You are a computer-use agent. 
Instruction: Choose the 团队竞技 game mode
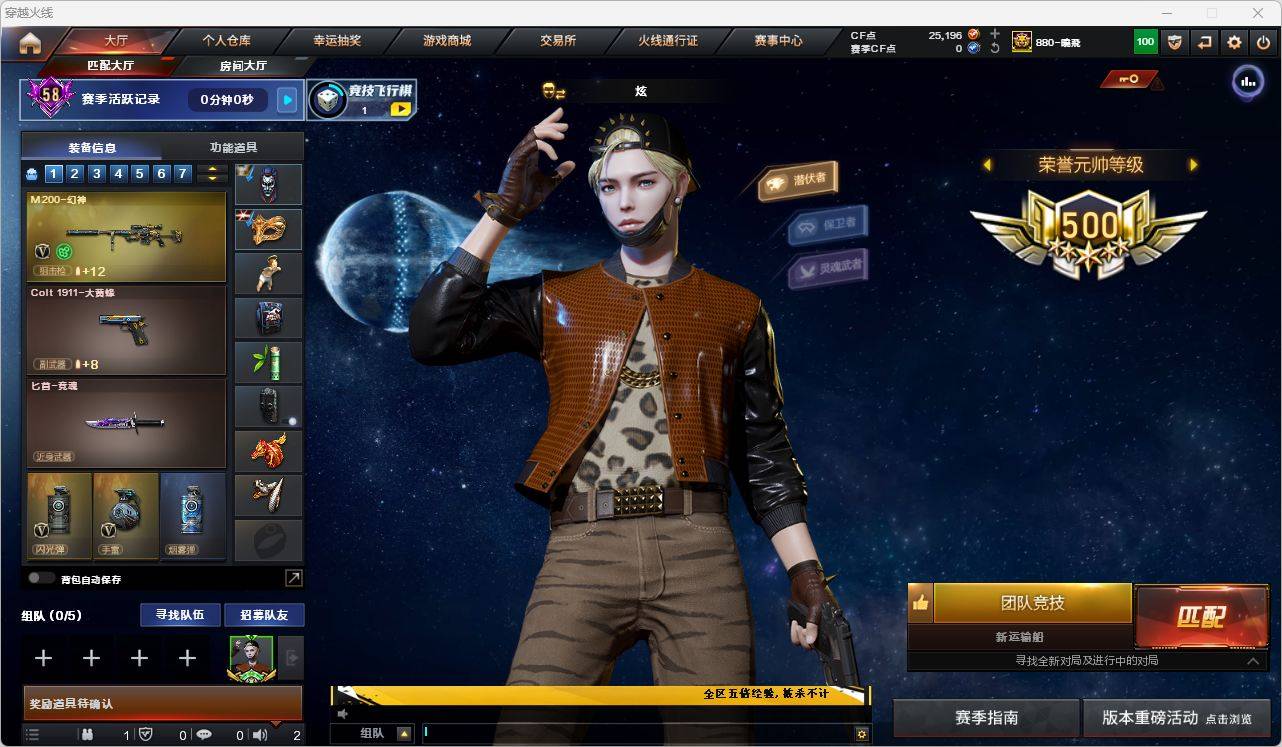click(1032, 603)
